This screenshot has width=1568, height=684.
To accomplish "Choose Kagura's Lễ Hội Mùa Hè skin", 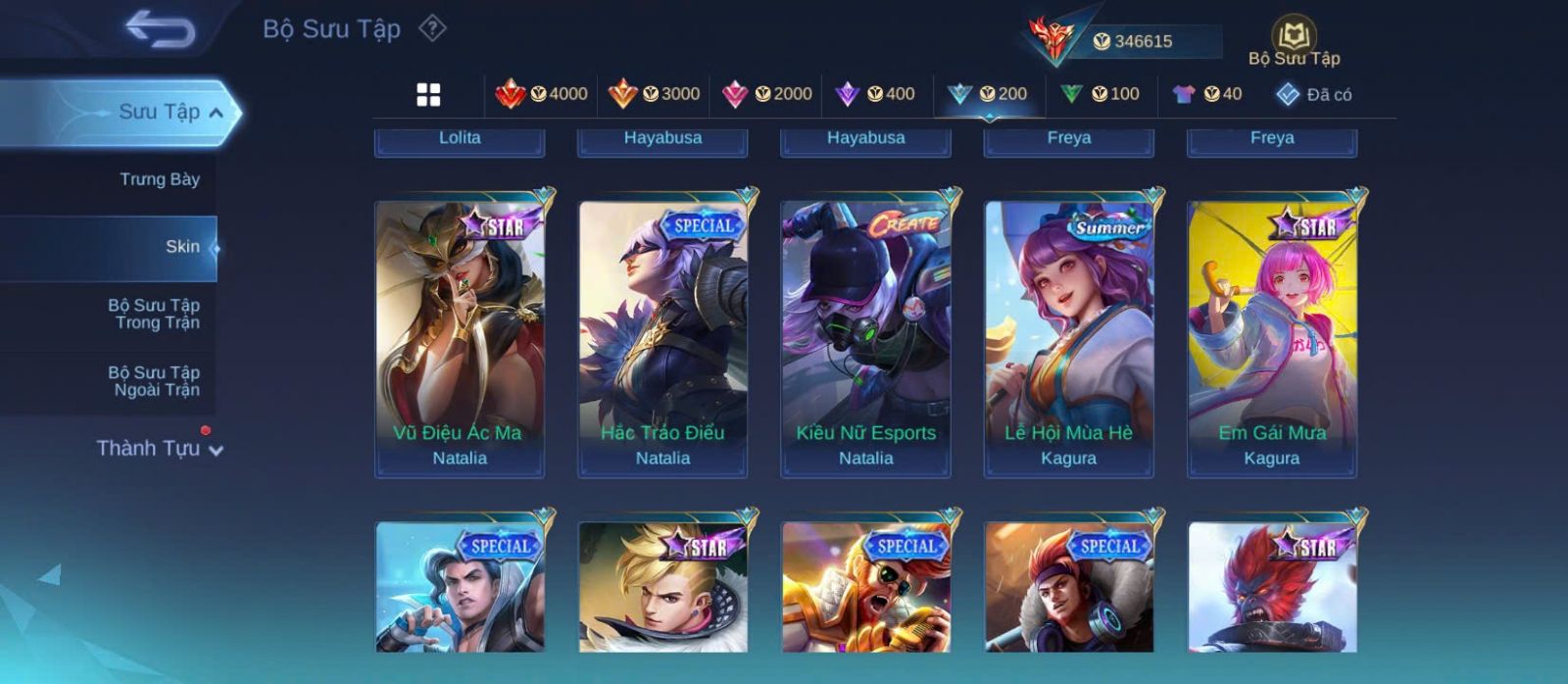I will 1068,338.
